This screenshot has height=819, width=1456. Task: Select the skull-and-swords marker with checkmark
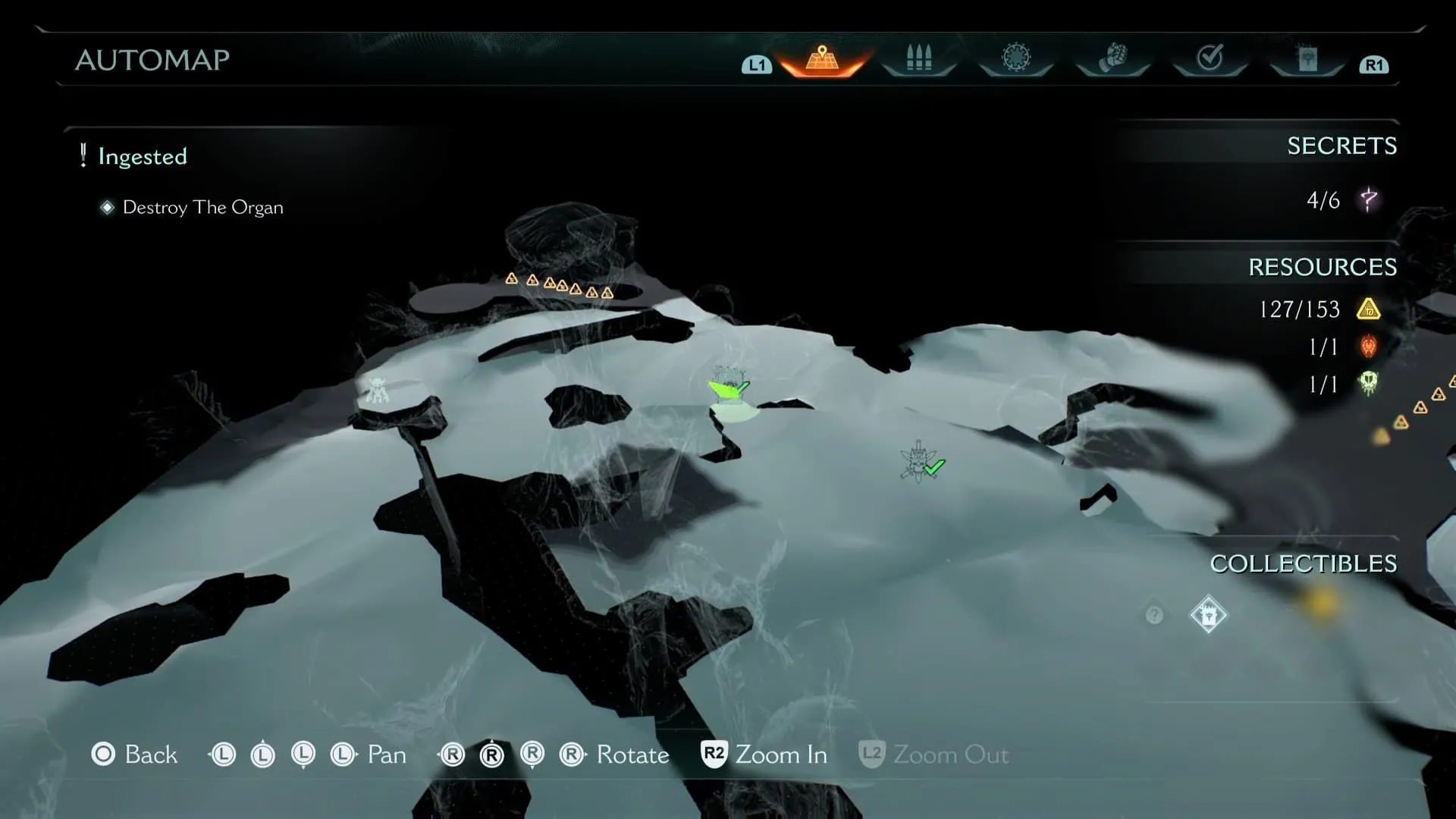tap(919, 462)
